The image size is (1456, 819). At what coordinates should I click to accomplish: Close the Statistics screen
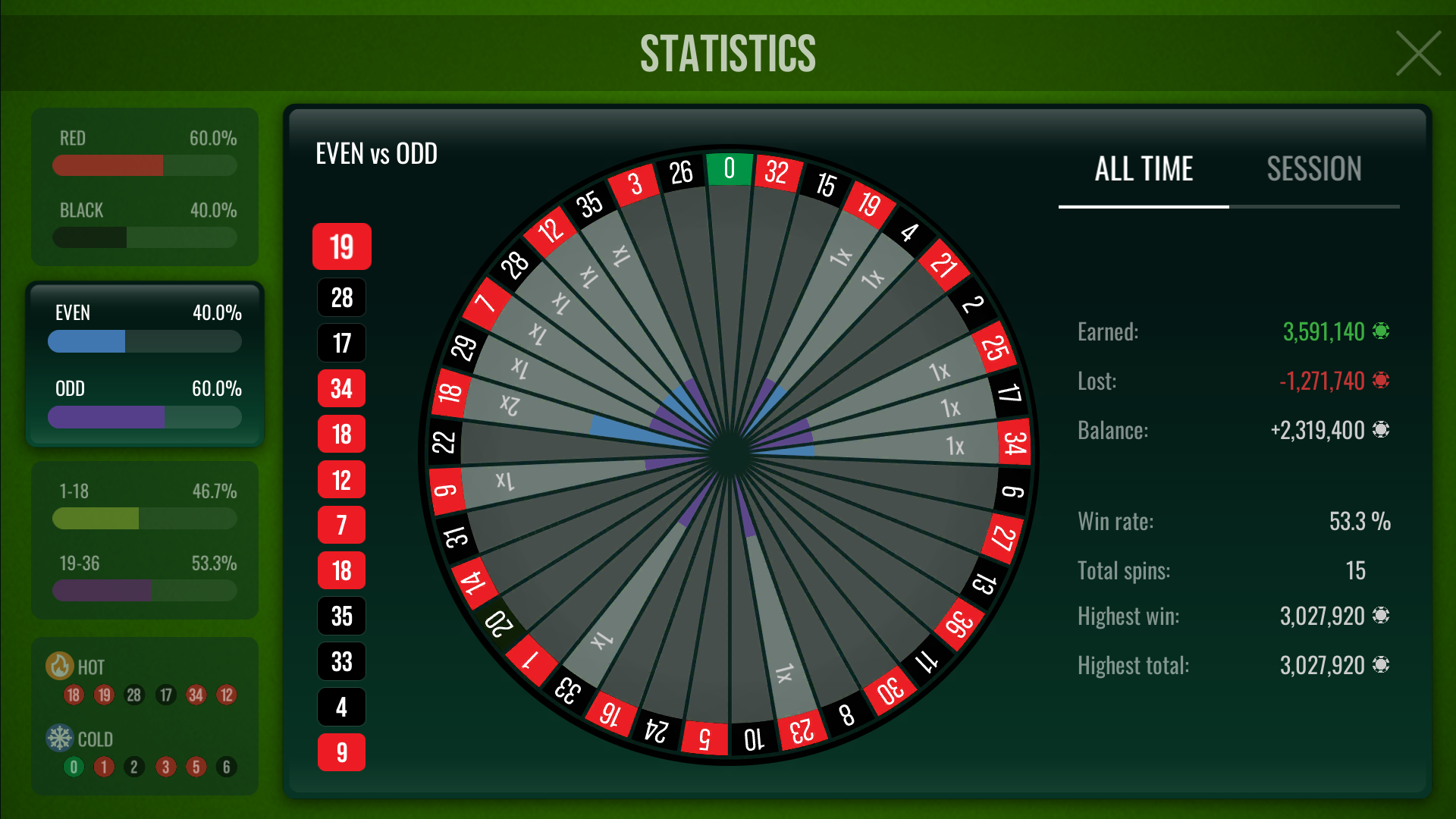click(1417, 53)
